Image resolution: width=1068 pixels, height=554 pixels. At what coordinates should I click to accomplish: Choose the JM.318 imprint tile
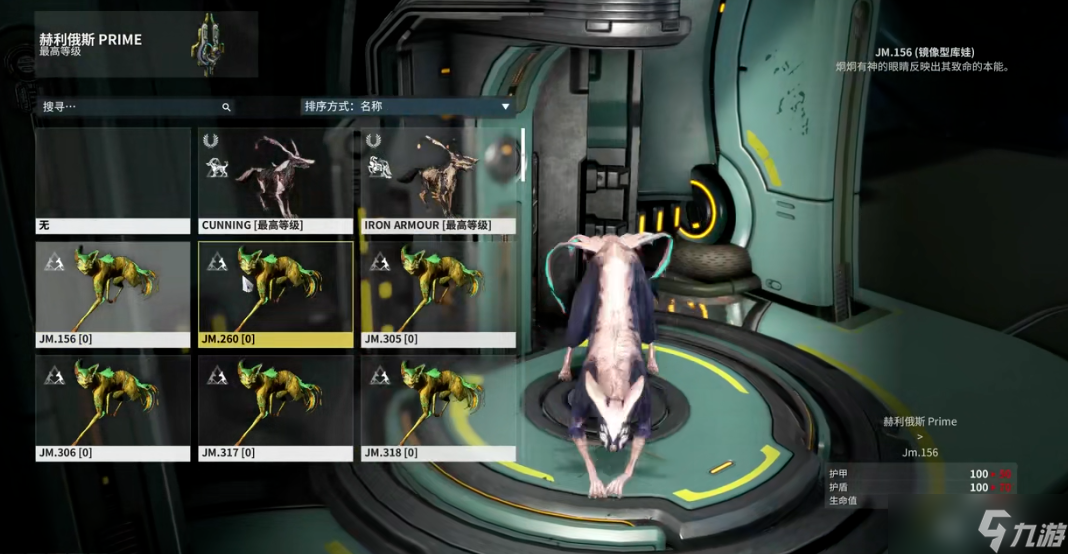click(438, 408)
